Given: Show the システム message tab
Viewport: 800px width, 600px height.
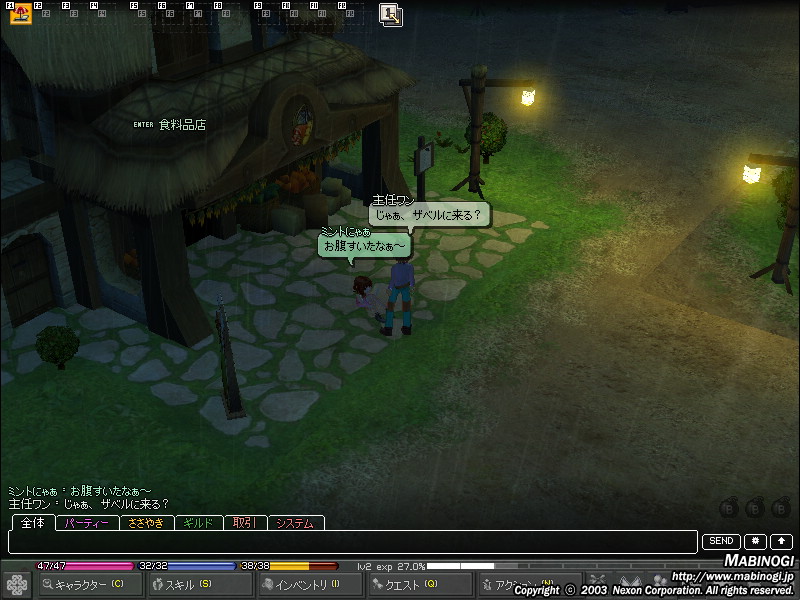Looking at the screenshot, I should coord(295,523).
